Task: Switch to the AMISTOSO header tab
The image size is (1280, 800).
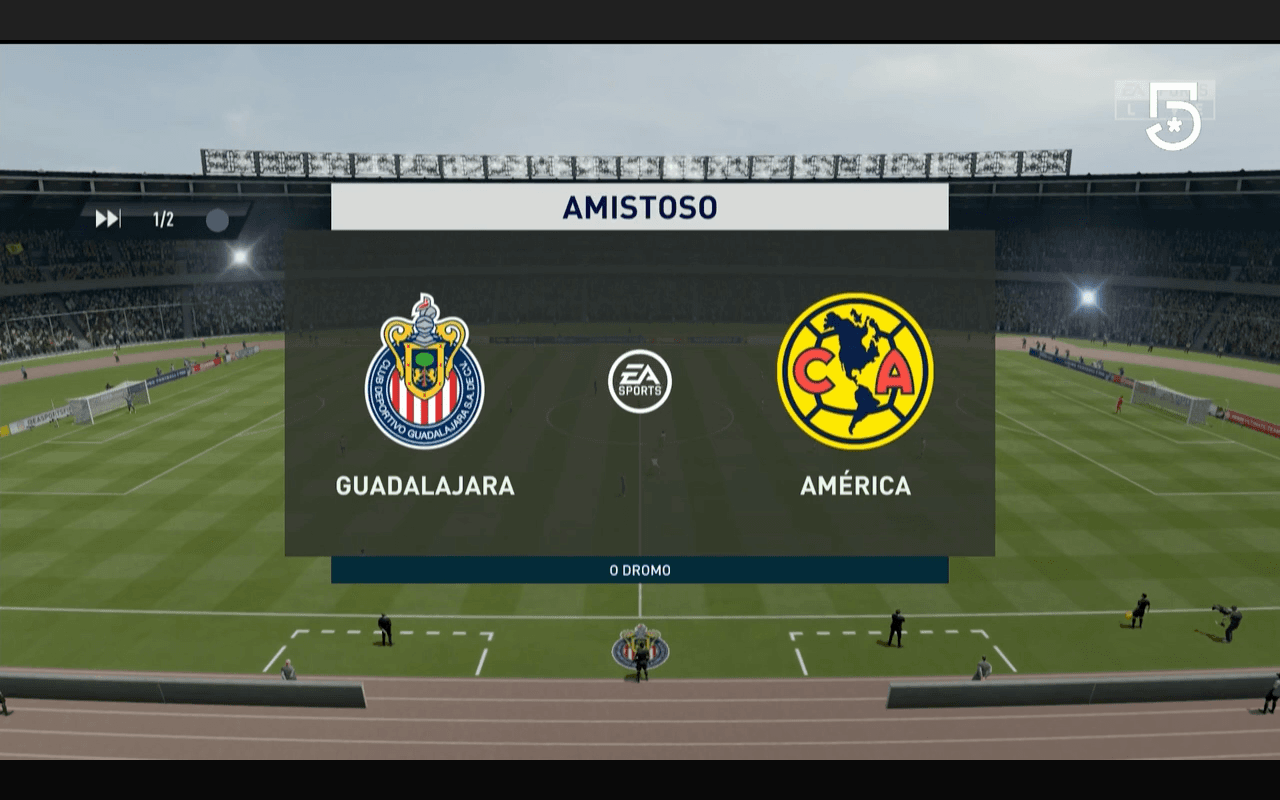Action: click(640, 207)
